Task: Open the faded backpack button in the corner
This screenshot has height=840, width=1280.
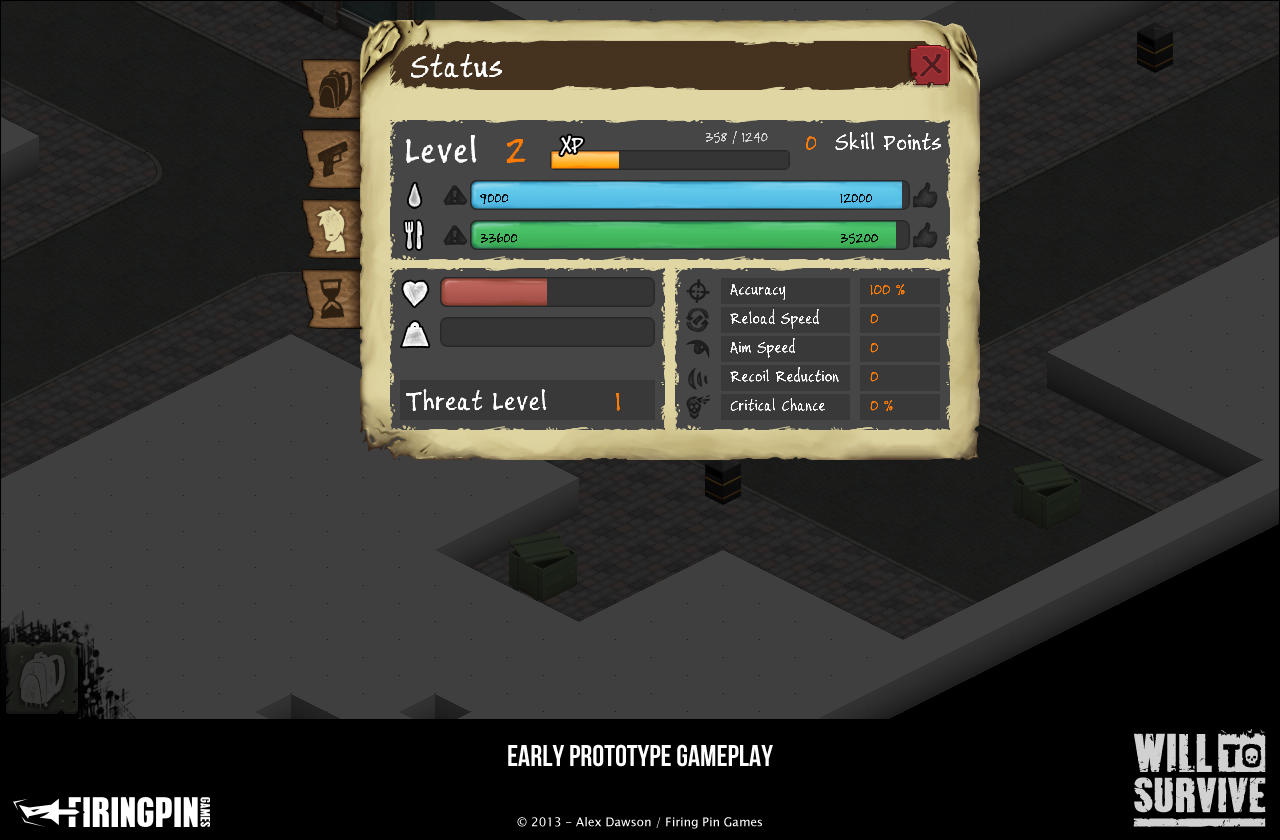Action: pyautogui.click(x=42, y=679)
